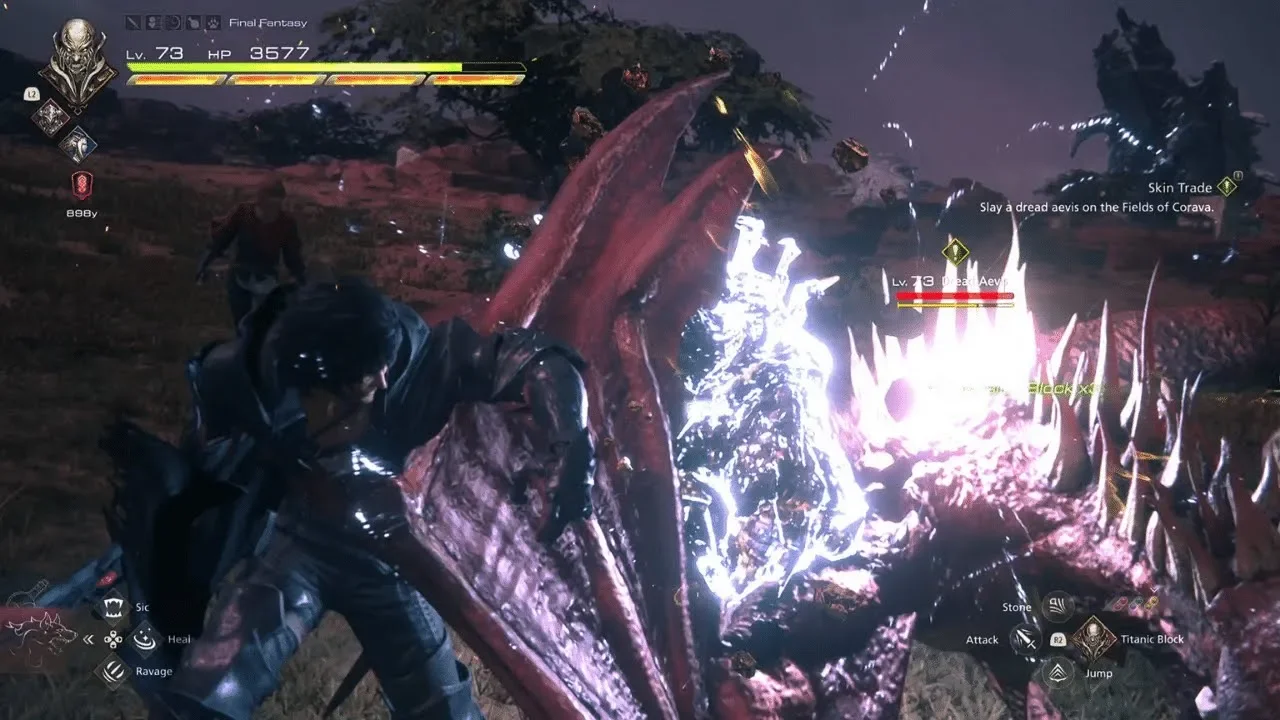Image resolution: width=1280 pixels, height=720 pixels.
Task: Select the Titan eikon portrait
Action: click(x=77, y=63)
